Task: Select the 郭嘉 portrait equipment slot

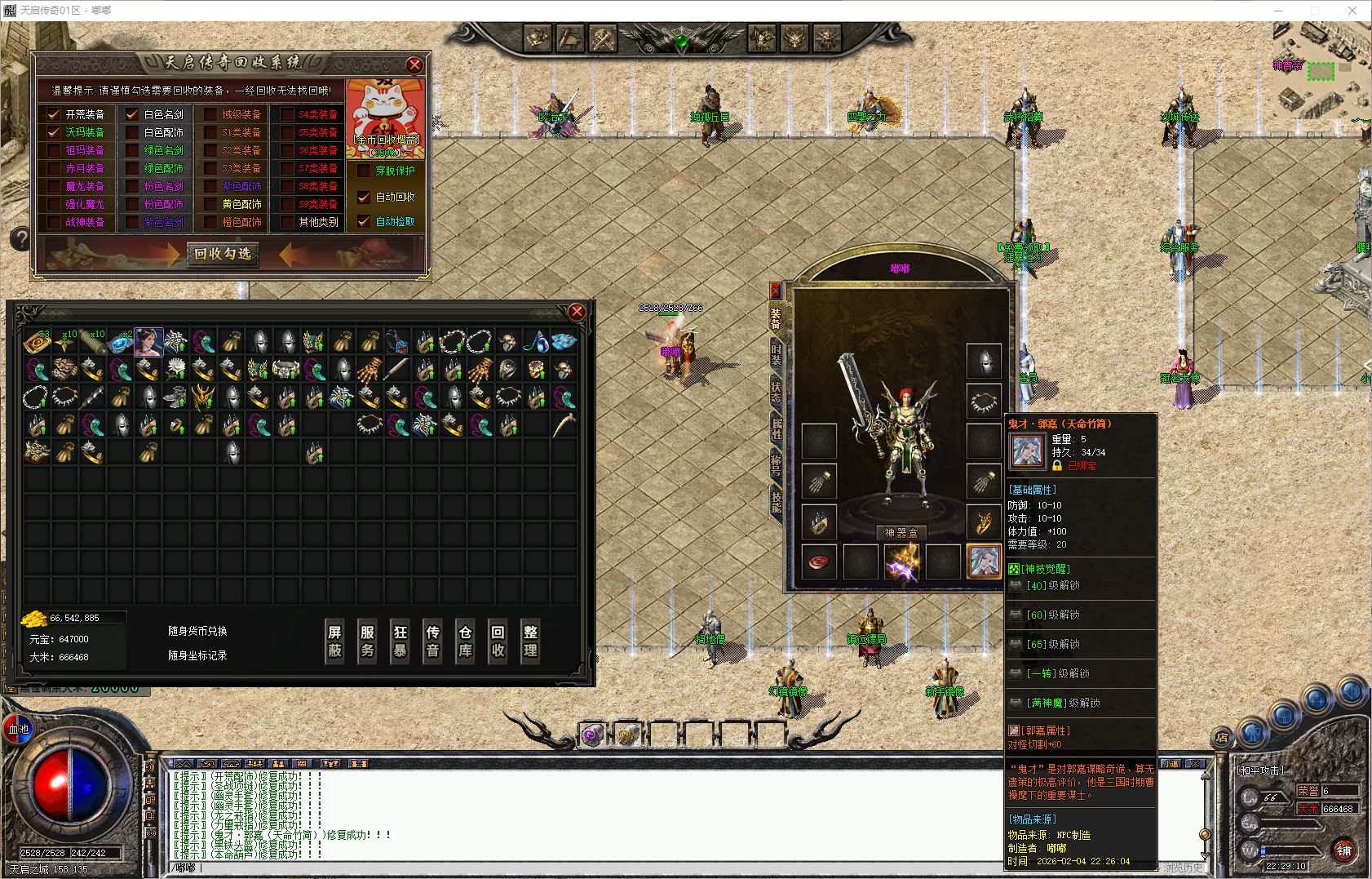Action: click(x=984, y=562)
